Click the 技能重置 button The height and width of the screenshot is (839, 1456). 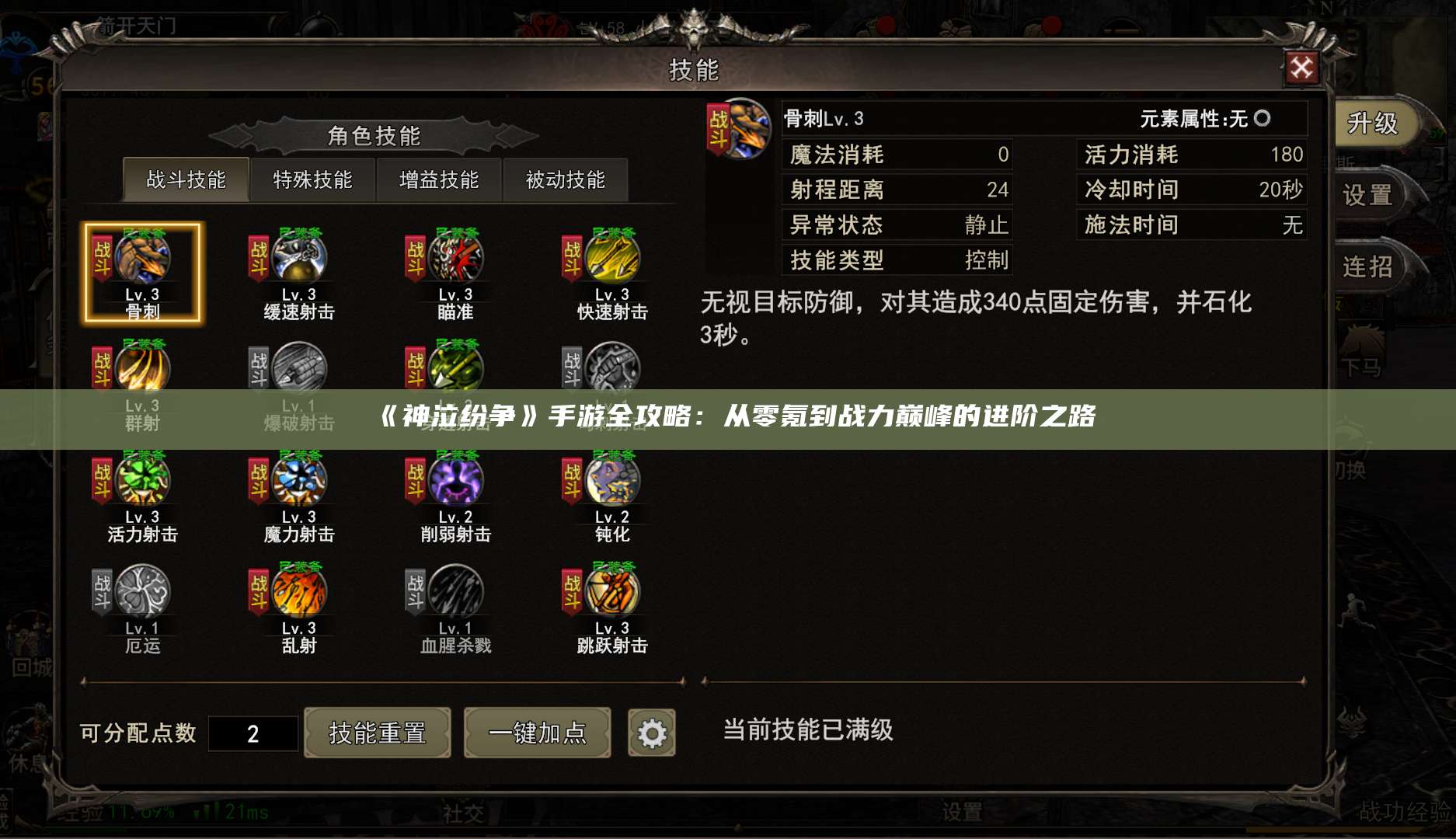coord(378,732)
